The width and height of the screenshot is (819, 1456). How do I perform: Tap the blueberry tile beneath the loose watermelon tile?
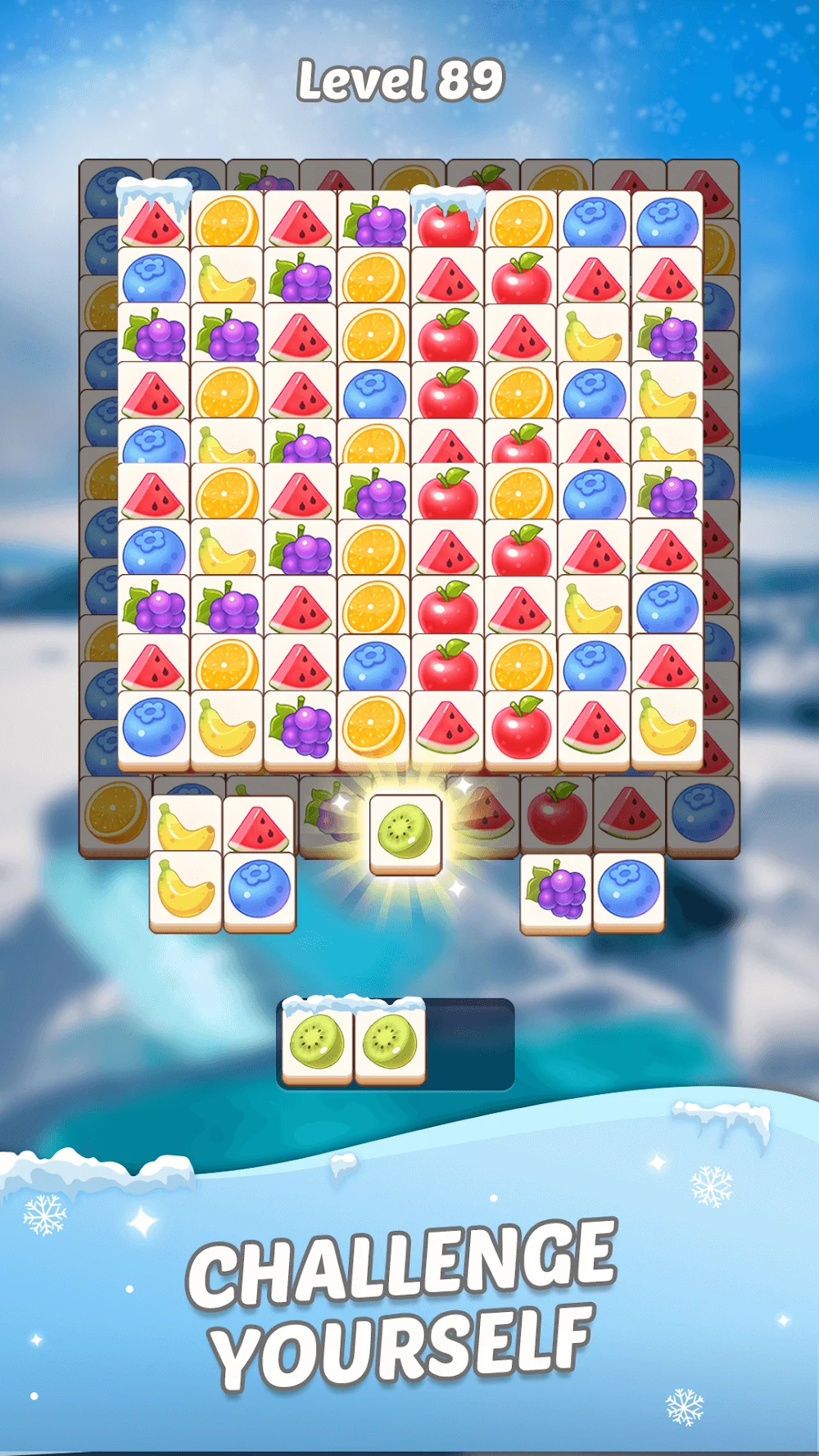259,889
